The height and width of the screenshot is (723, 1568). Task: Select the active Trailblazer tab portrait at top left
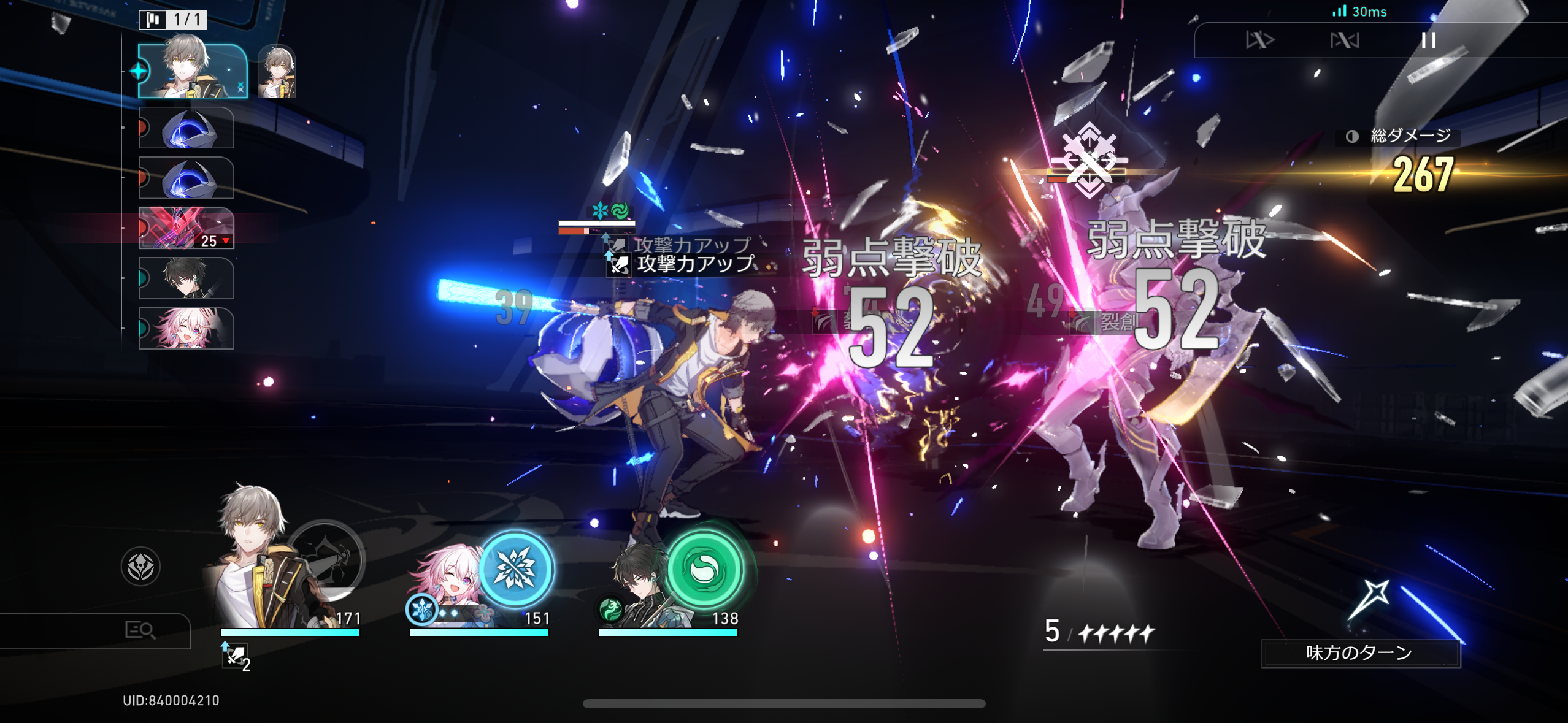[x=187, y=71]
